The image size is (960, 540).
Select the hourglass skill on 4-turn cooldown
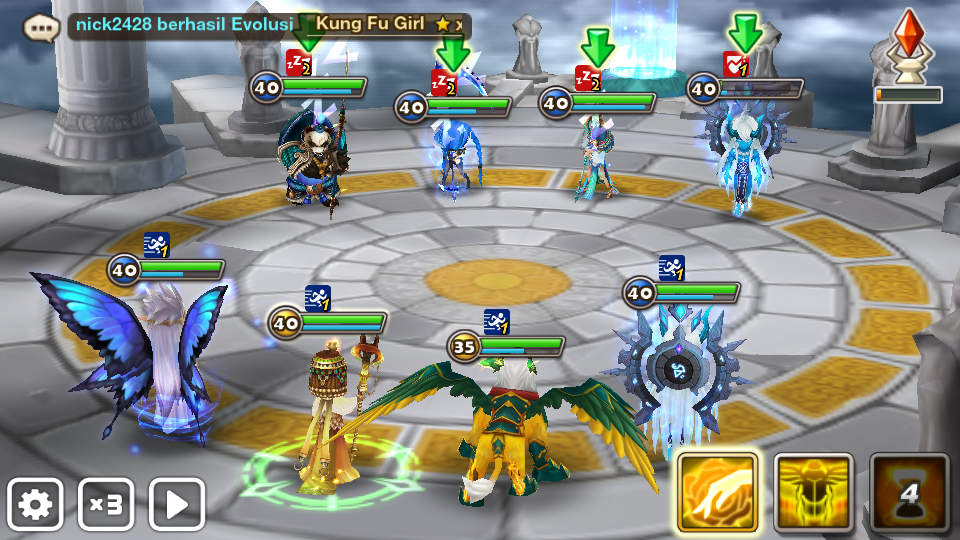909,491
